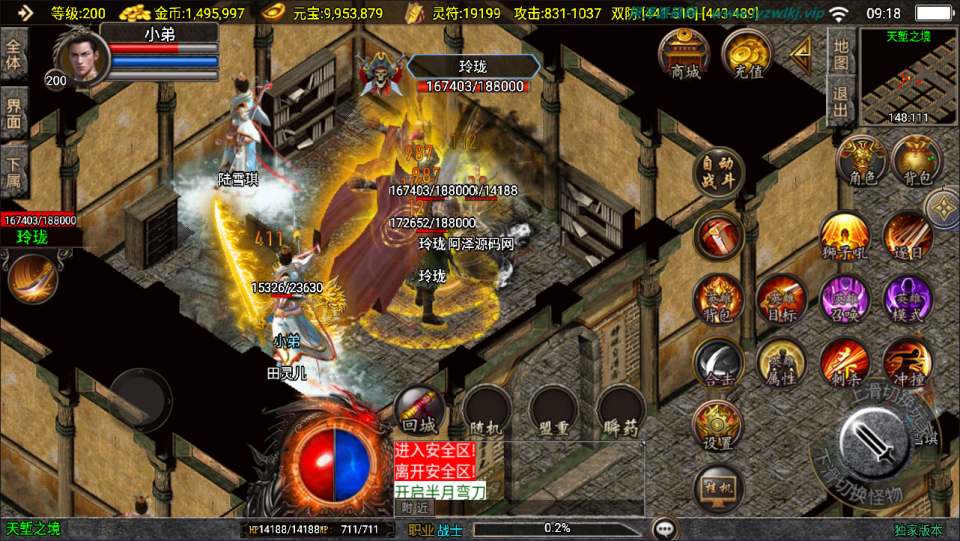Screen dimensions: 960x541
Task: Activate the 刺杀 skill
Action: 845,364
